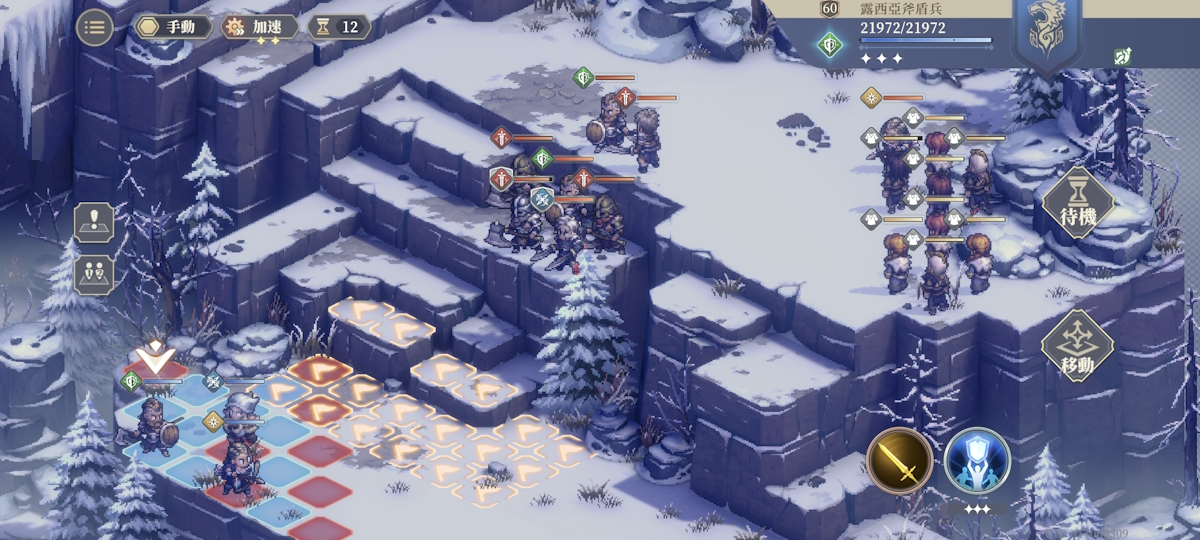This screenshot has width=1200, height=540.
Task: Use the blue shield guard skill
Action: tap(977, 461)
